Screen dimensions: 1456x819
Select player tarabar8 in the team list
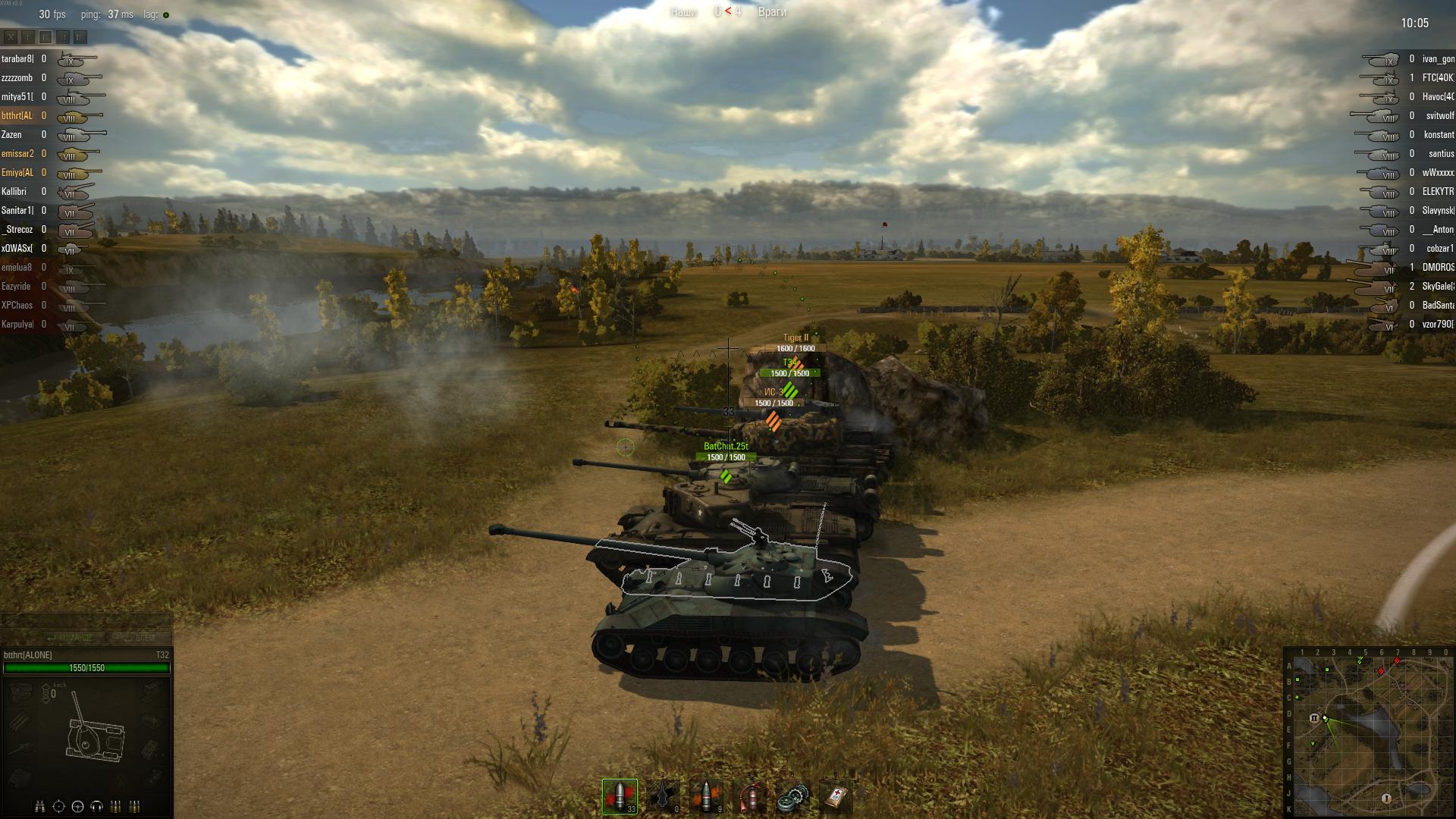(17, 58)
